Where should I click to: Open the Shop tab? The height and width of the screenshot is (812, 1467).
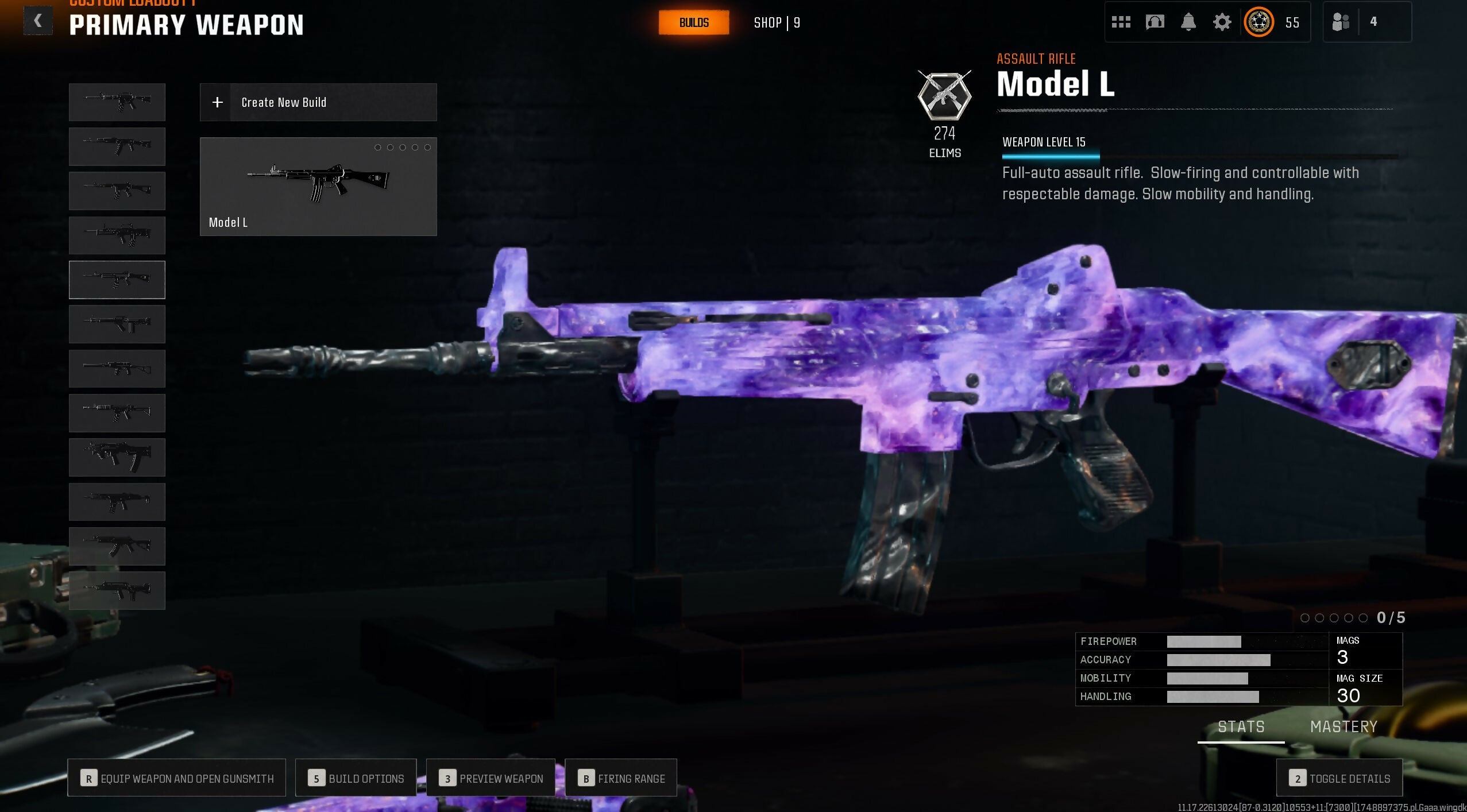point(776,22)
